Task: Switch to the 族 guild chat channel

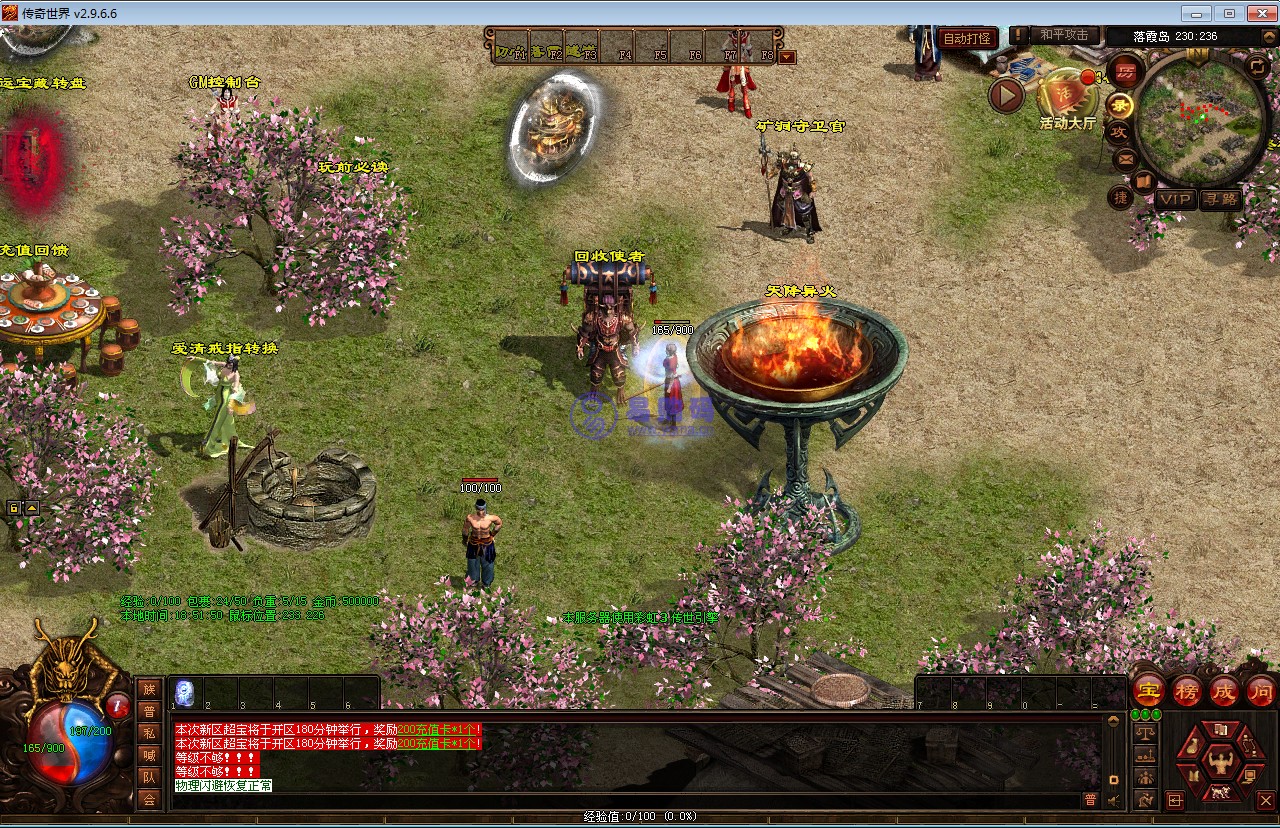Action: pos(149,688)
